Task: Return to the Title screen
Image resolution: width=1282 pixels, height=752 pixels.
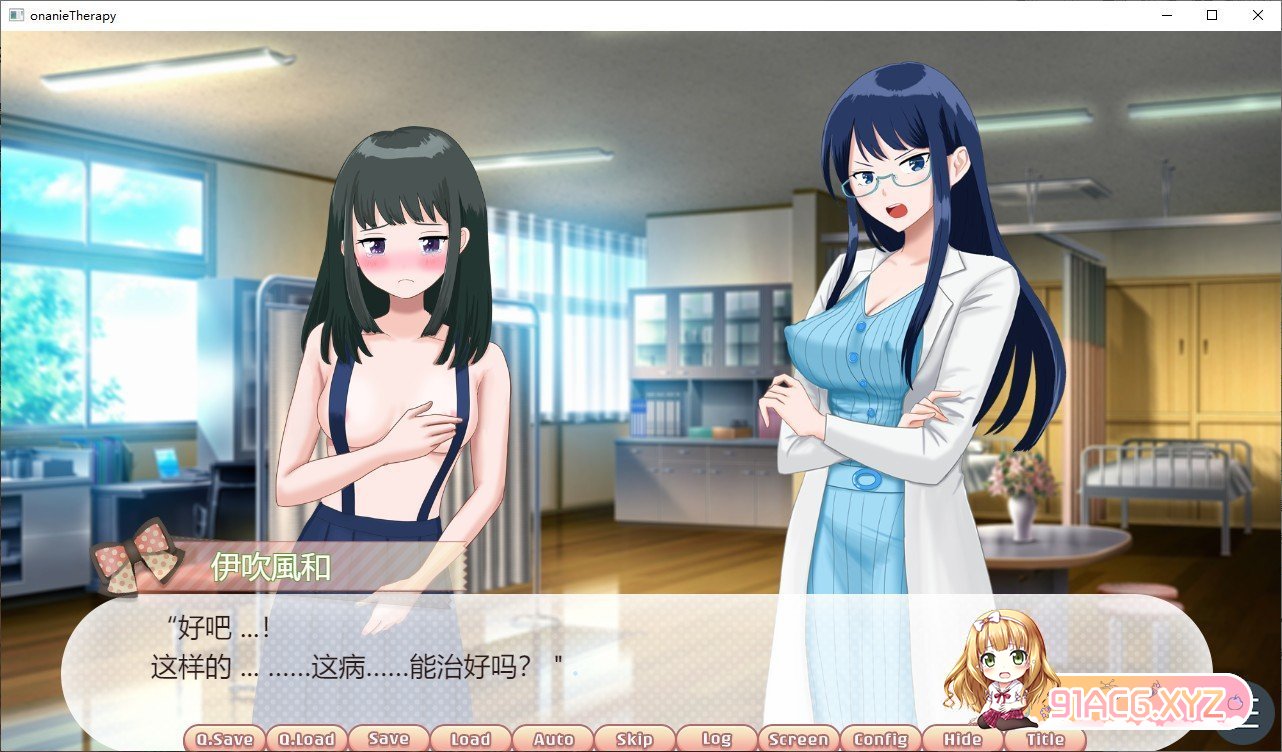Action: (1045, 739)
